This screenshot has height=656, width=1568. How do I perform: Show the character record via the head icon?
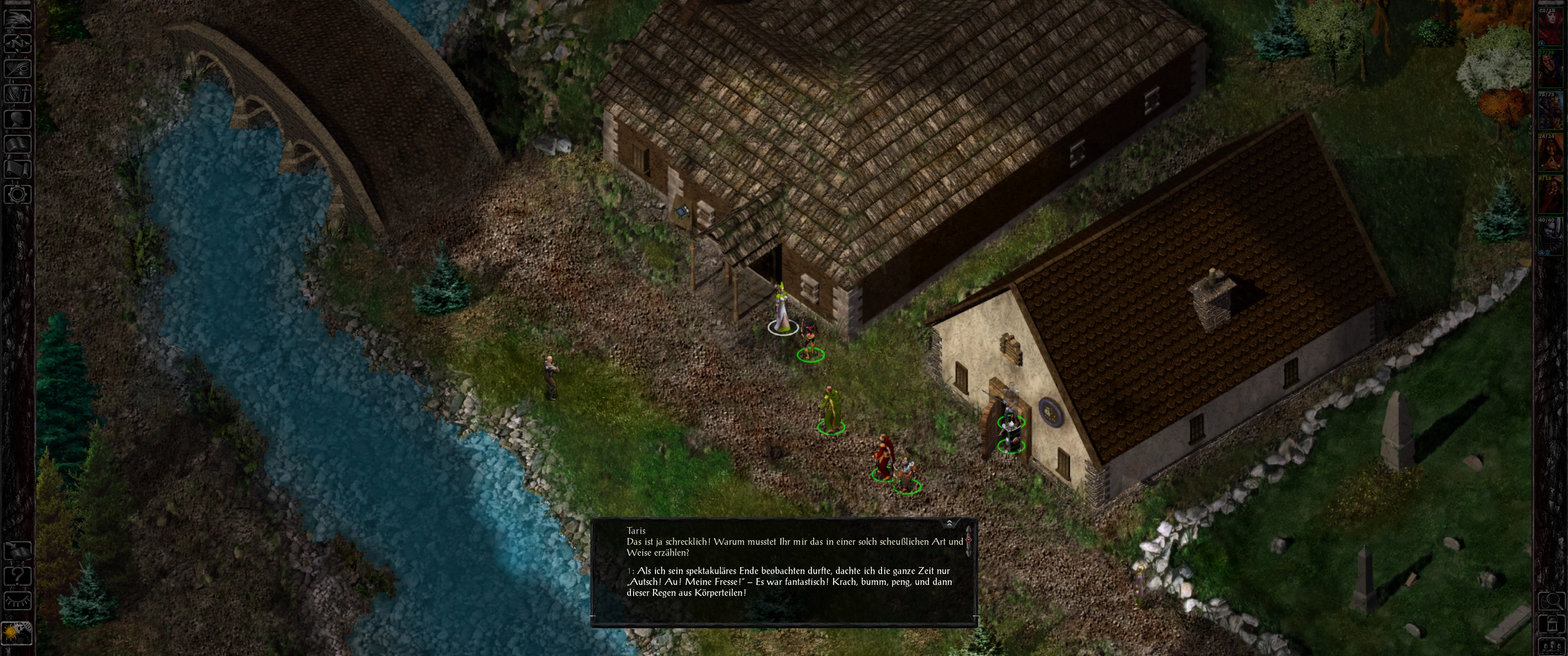pyautogui.click(x=17, y=118)
